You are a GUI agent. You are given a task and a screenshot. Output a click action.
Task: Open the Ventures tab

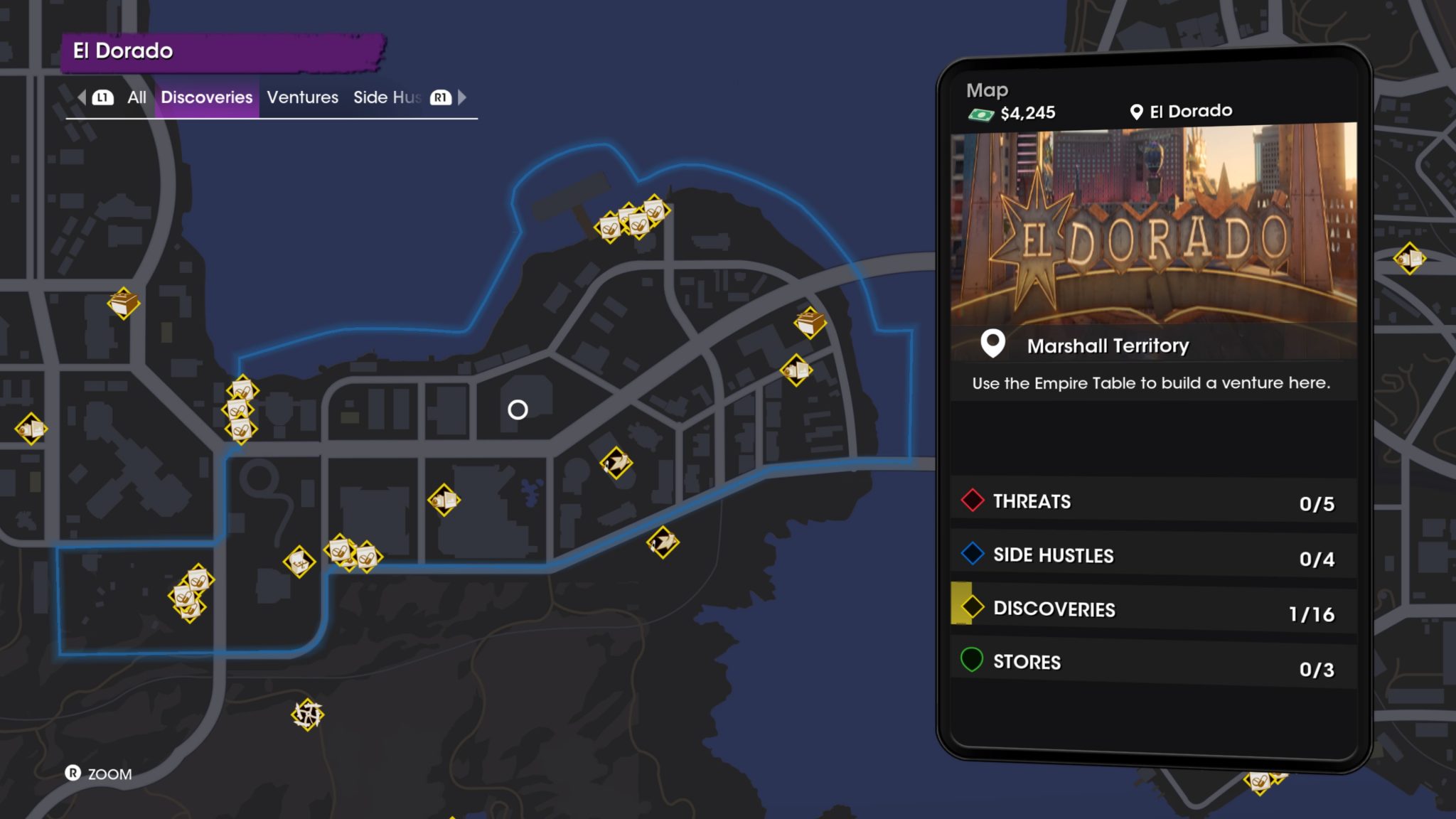[x=302, y=97]
